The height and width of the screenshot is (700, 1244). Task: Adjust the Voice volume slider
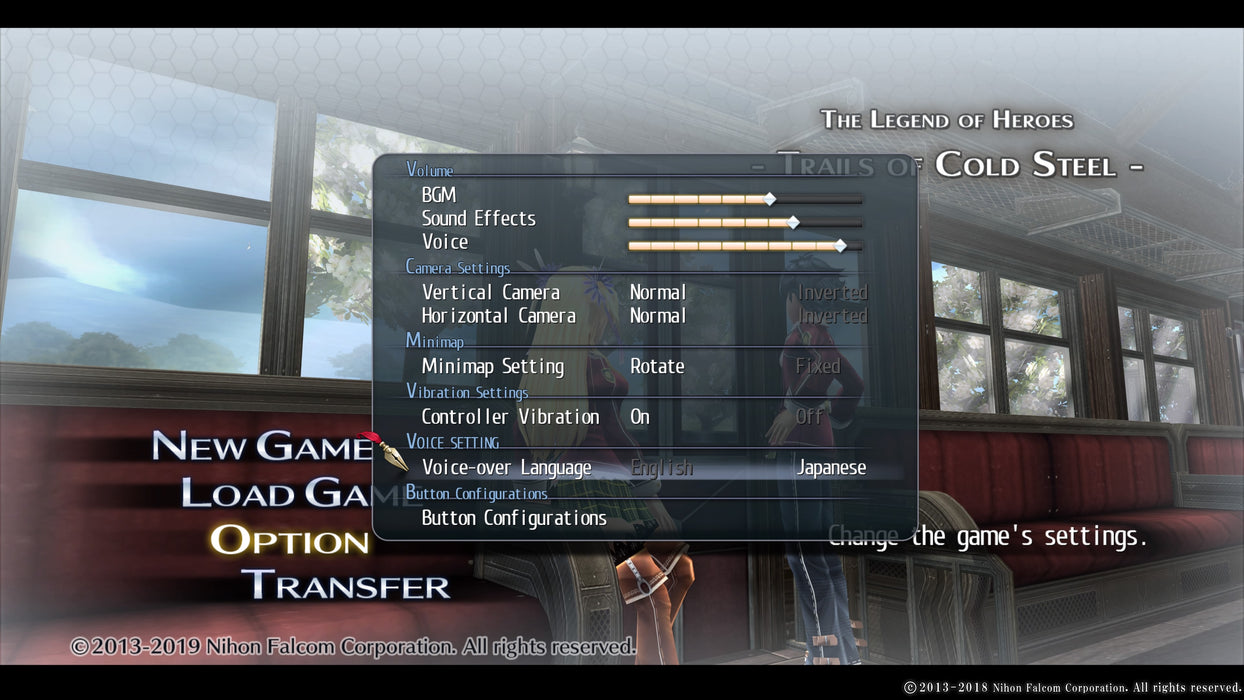(x=745, y=245)
